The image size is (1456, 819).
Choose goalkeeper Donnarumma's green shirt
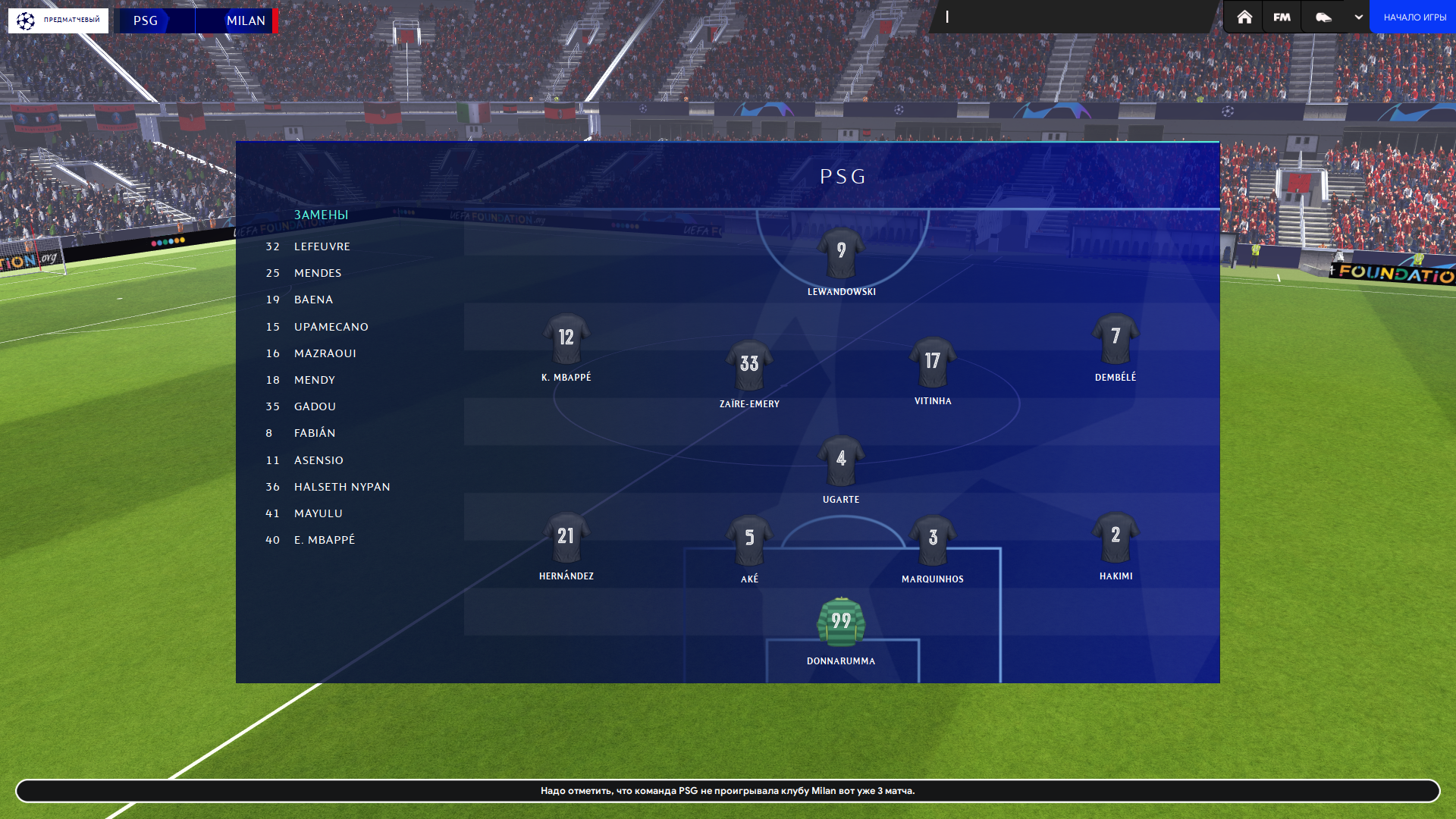[x=841, y=622]
